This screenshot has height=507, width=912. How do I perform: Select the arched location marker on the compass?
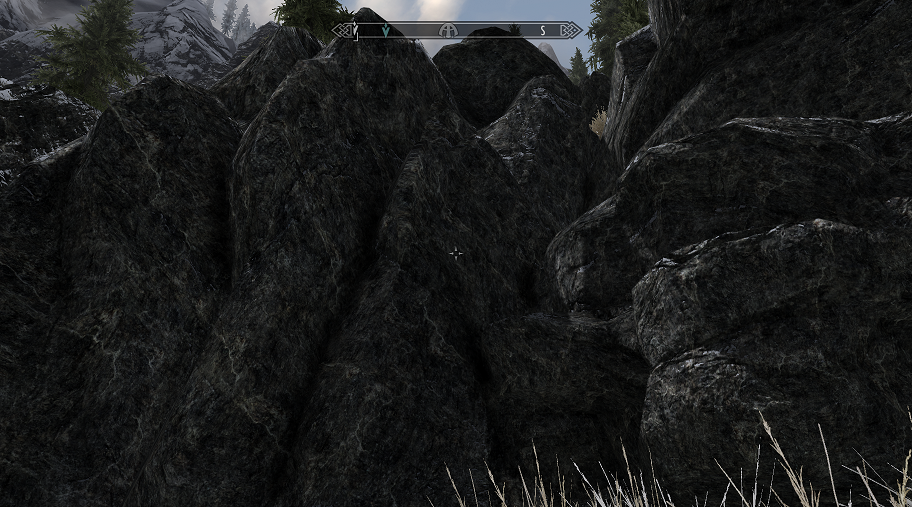449,31
